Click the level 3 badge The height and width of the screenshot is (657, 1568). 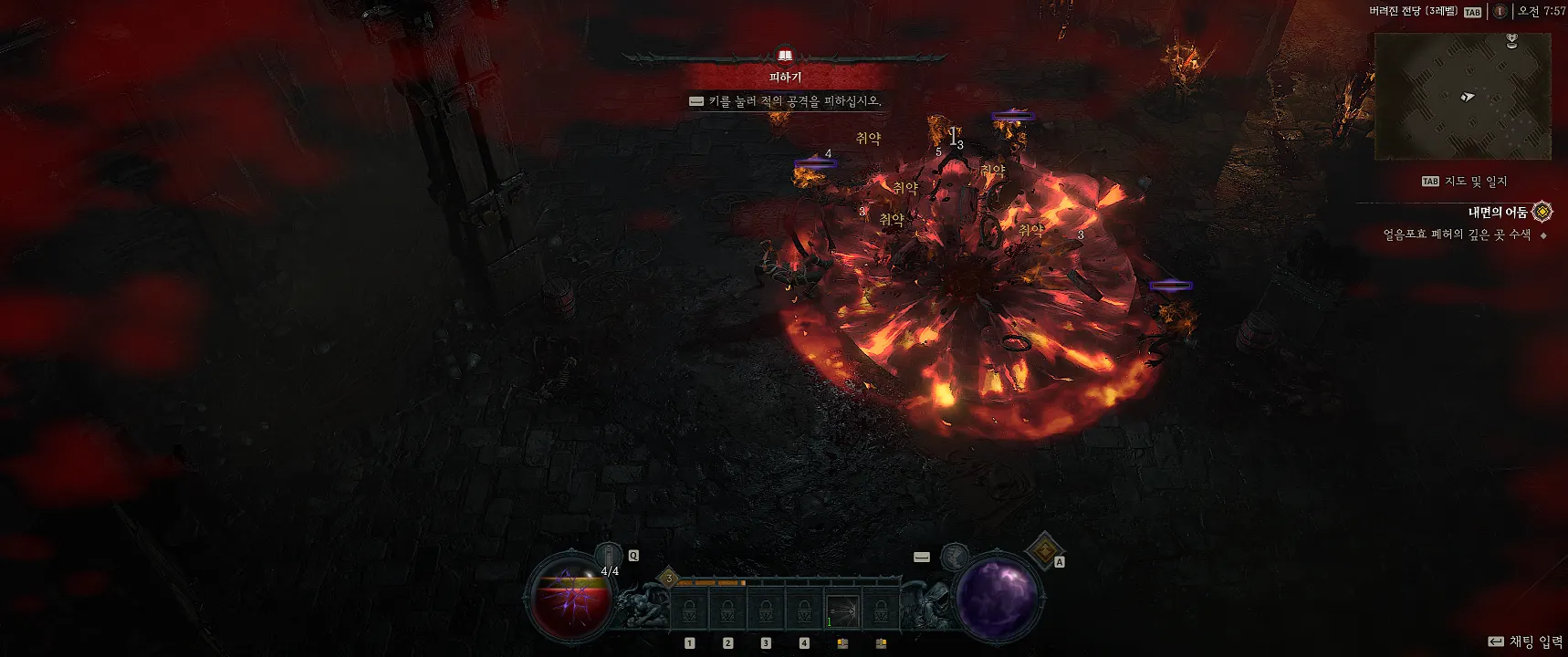point(668,579)
